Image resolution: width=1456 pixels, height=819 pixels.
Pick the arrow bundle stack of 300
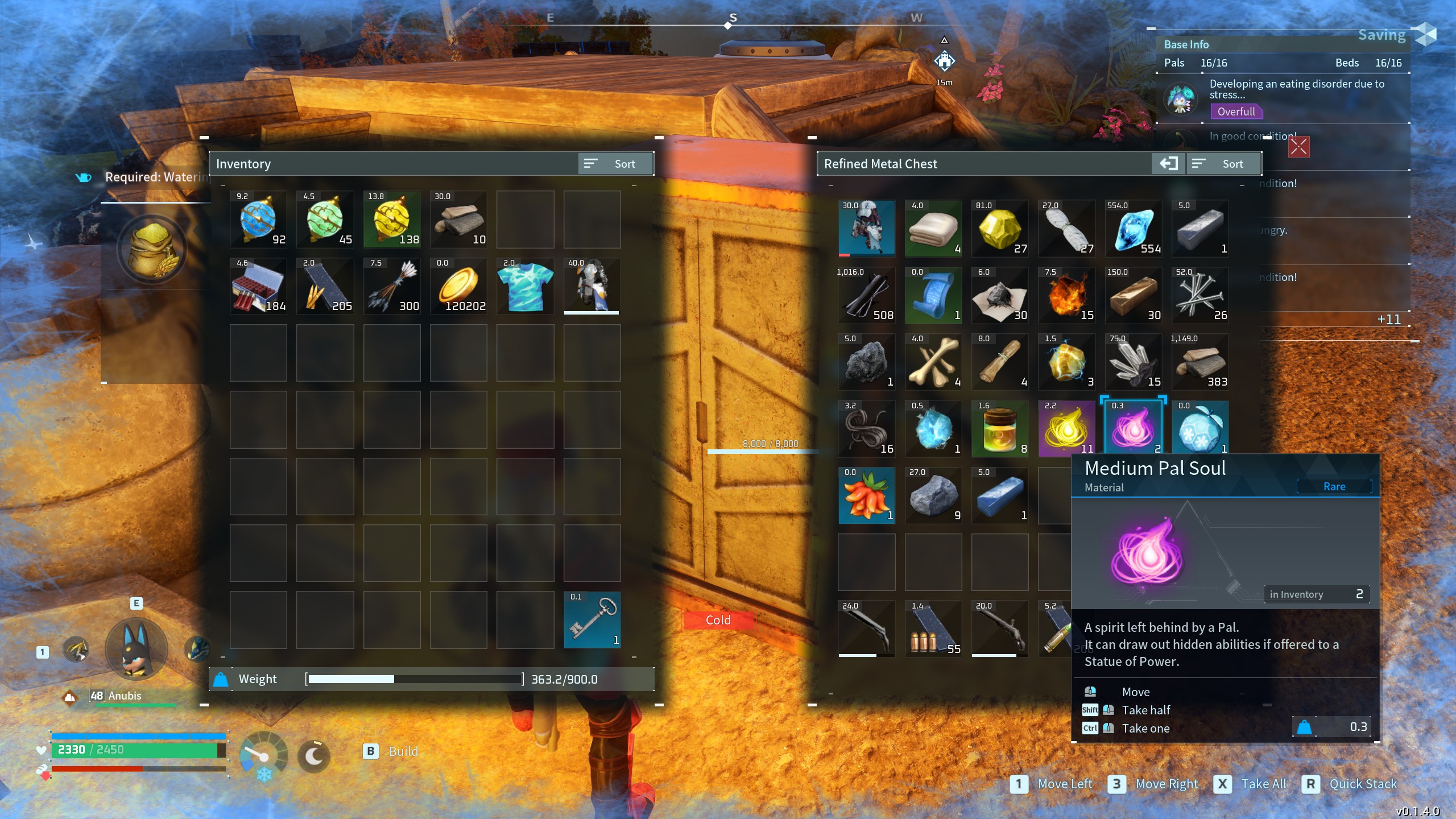[x=392, y=286]
